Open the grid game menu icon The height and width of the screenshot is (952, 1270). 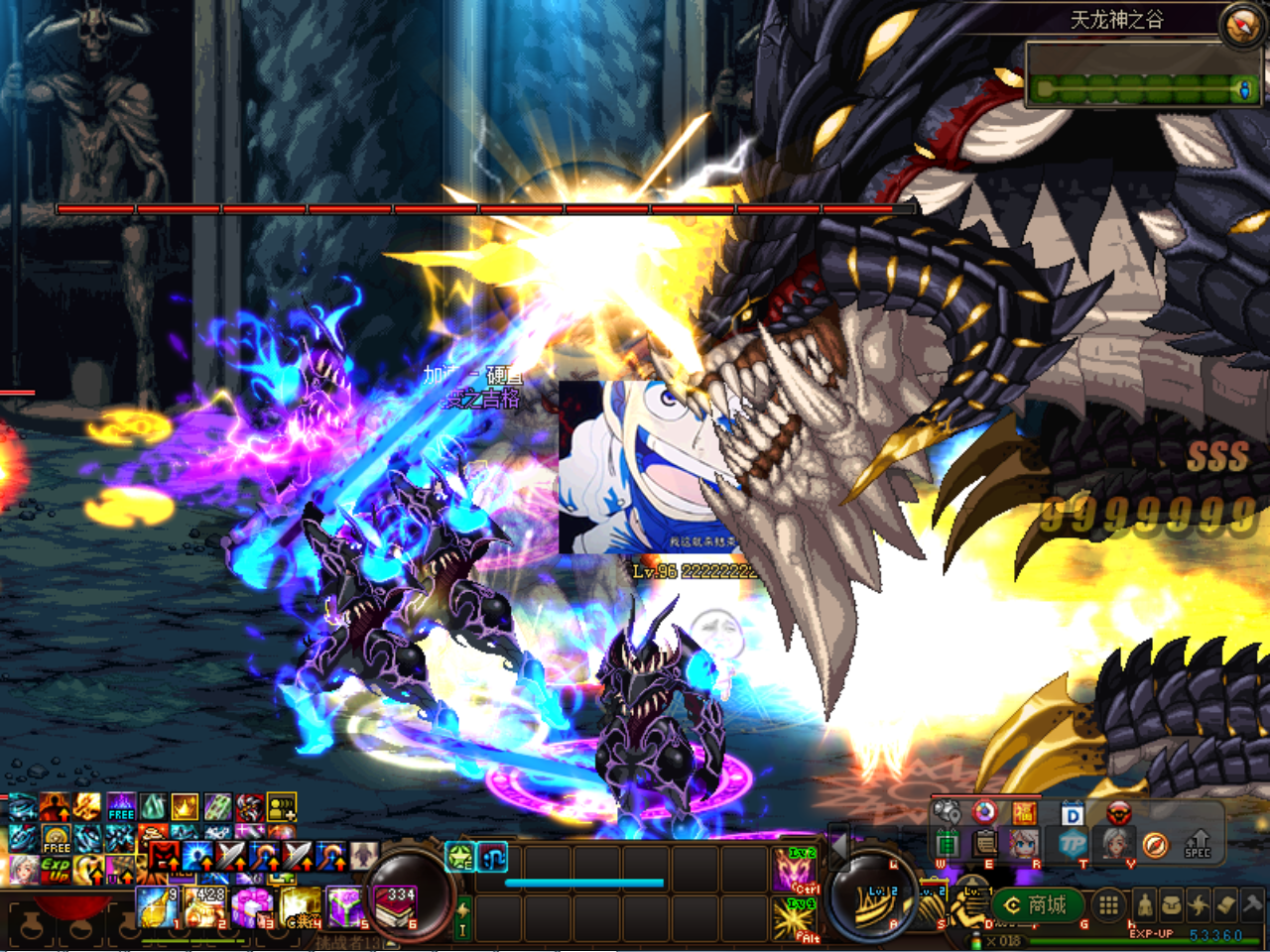1108,904
